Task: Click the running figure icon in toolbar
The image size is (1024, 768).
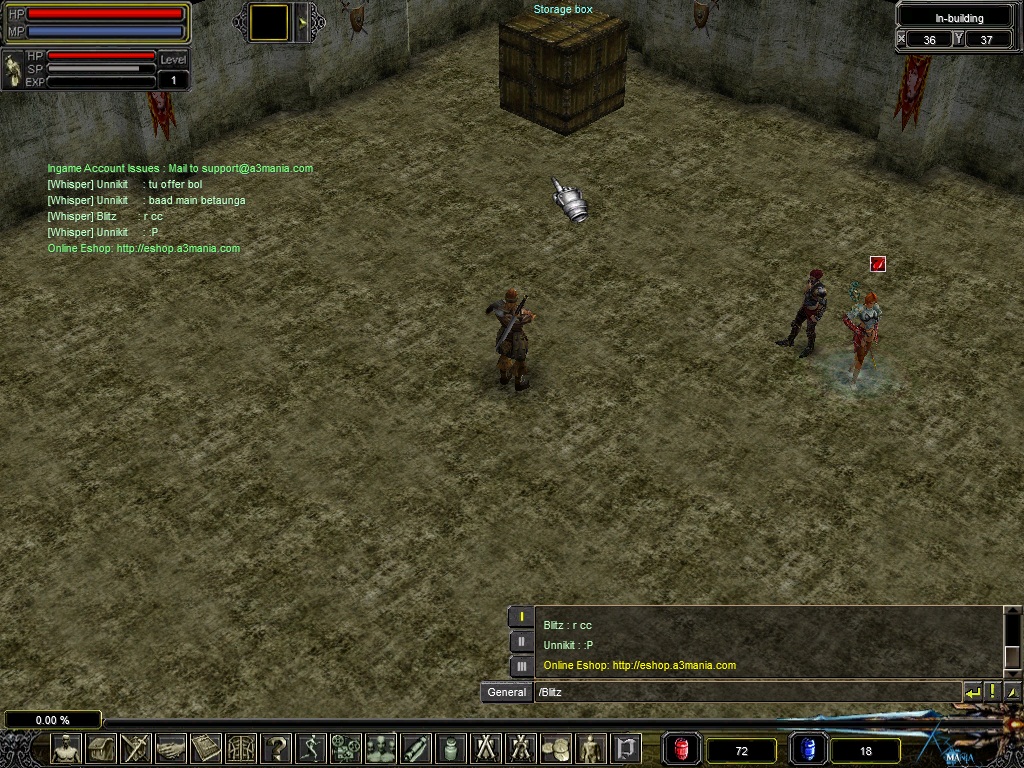Action: [311, 748]
